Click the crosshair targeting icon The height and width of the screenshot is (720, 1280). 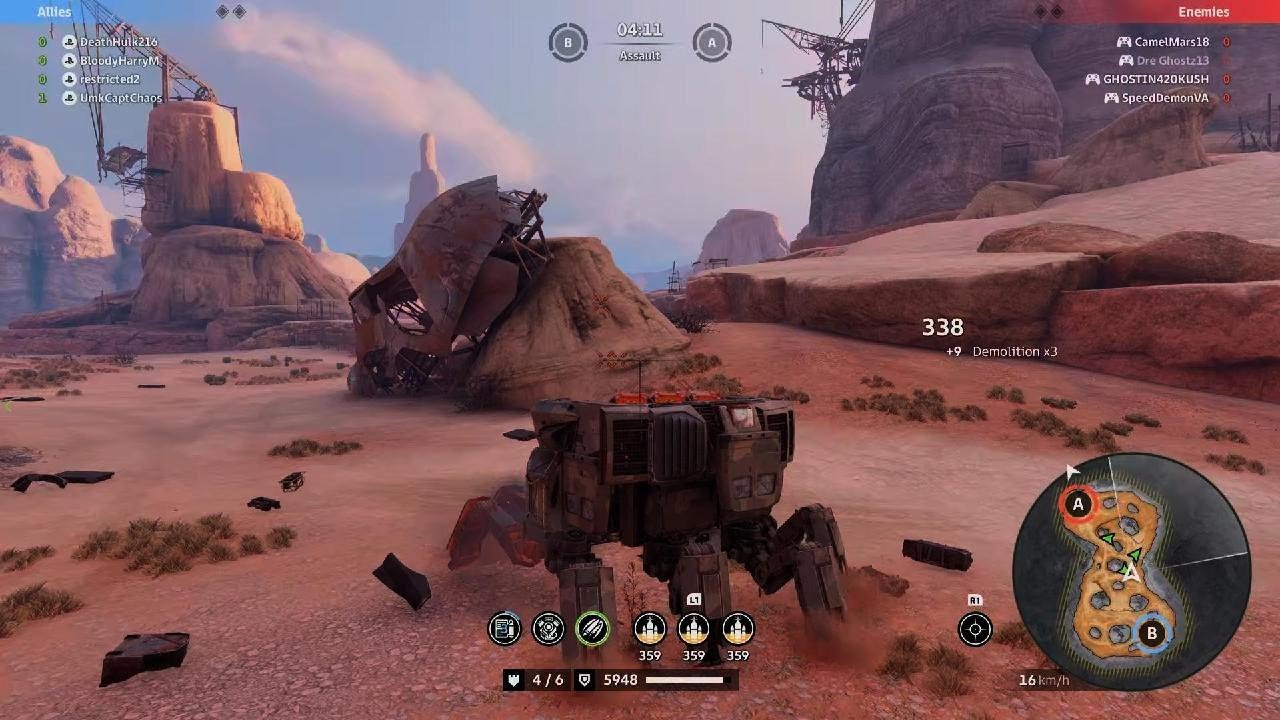click(975, 629)
